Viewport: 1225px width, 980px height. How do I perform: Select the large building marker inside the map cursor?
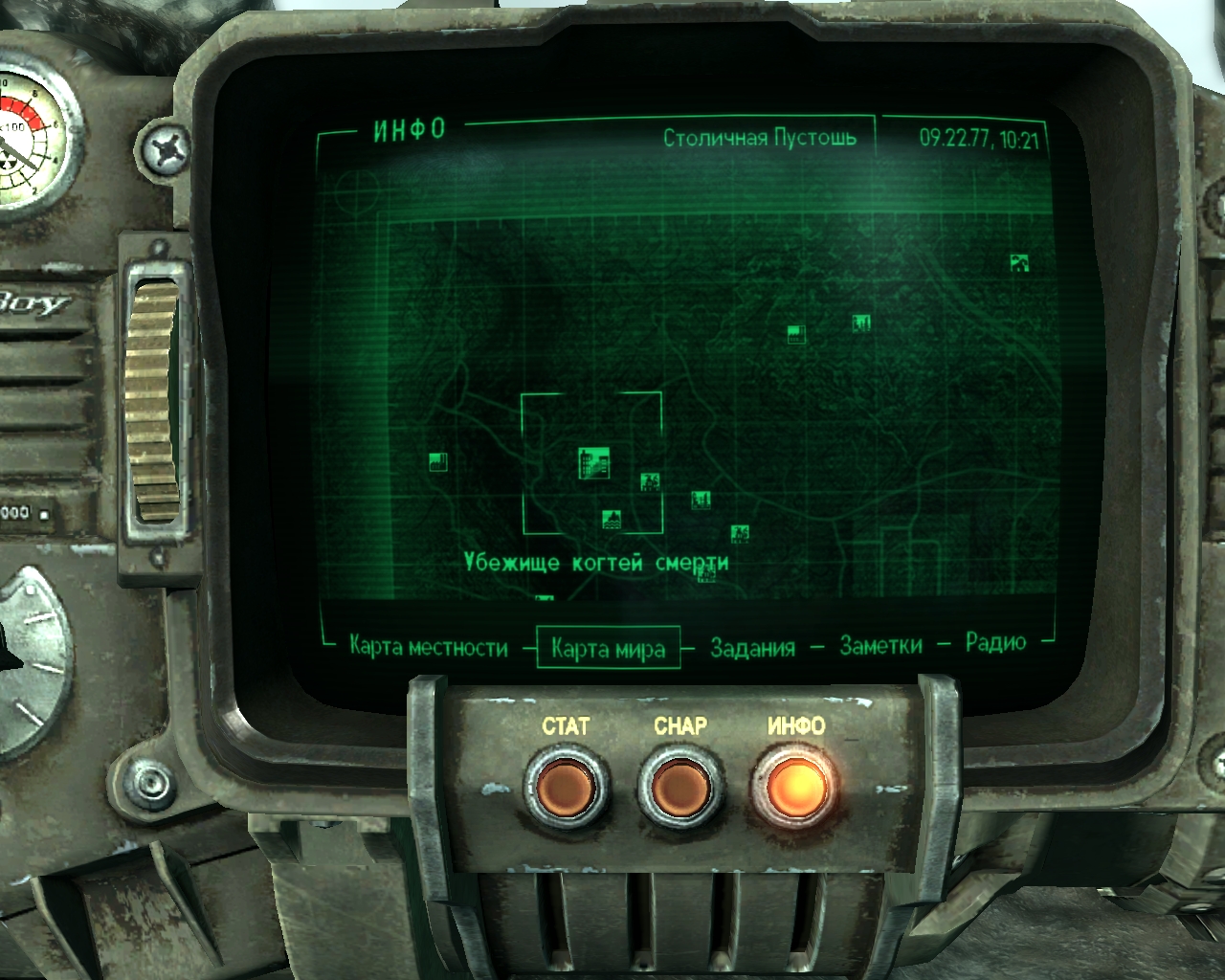[x=594, y=462]
